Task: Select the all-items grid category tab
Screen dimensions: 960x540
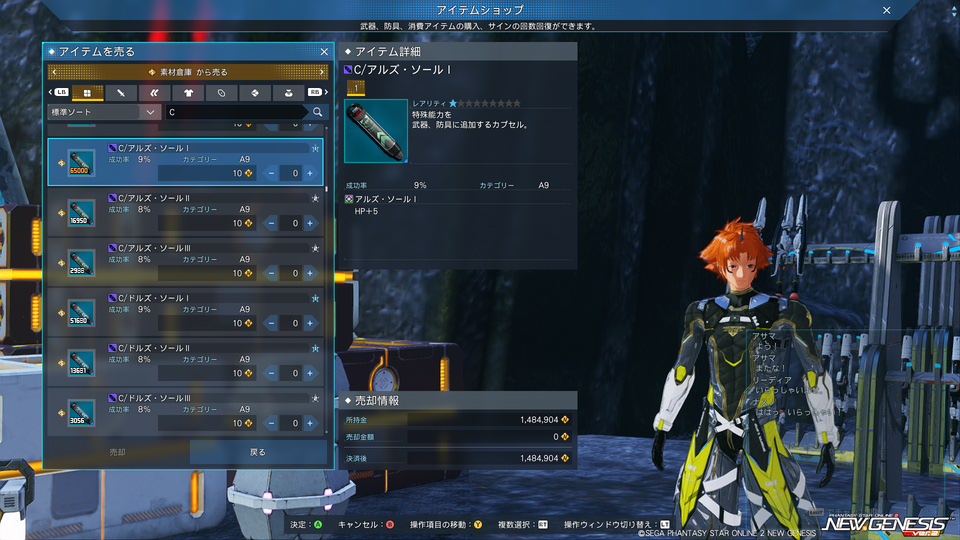Action: click(86, 92)
